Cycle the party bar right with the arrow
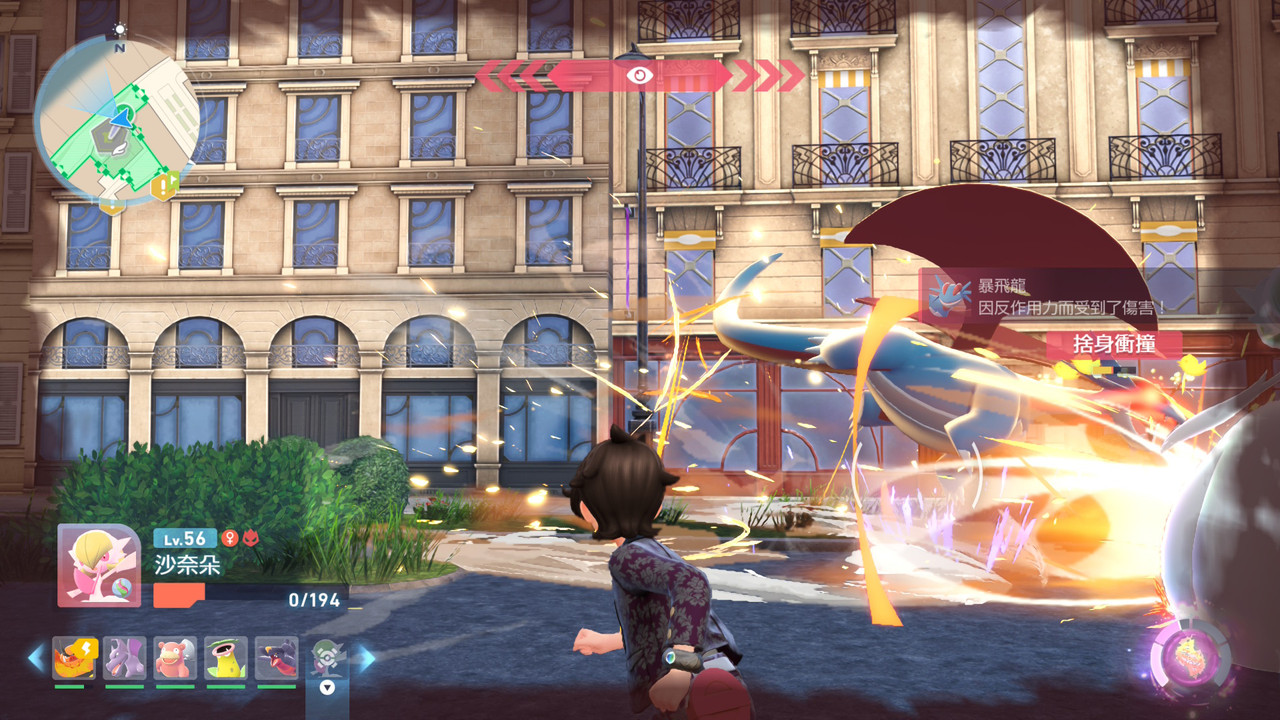The image size is (1280, 720). [x=367, y=657]
